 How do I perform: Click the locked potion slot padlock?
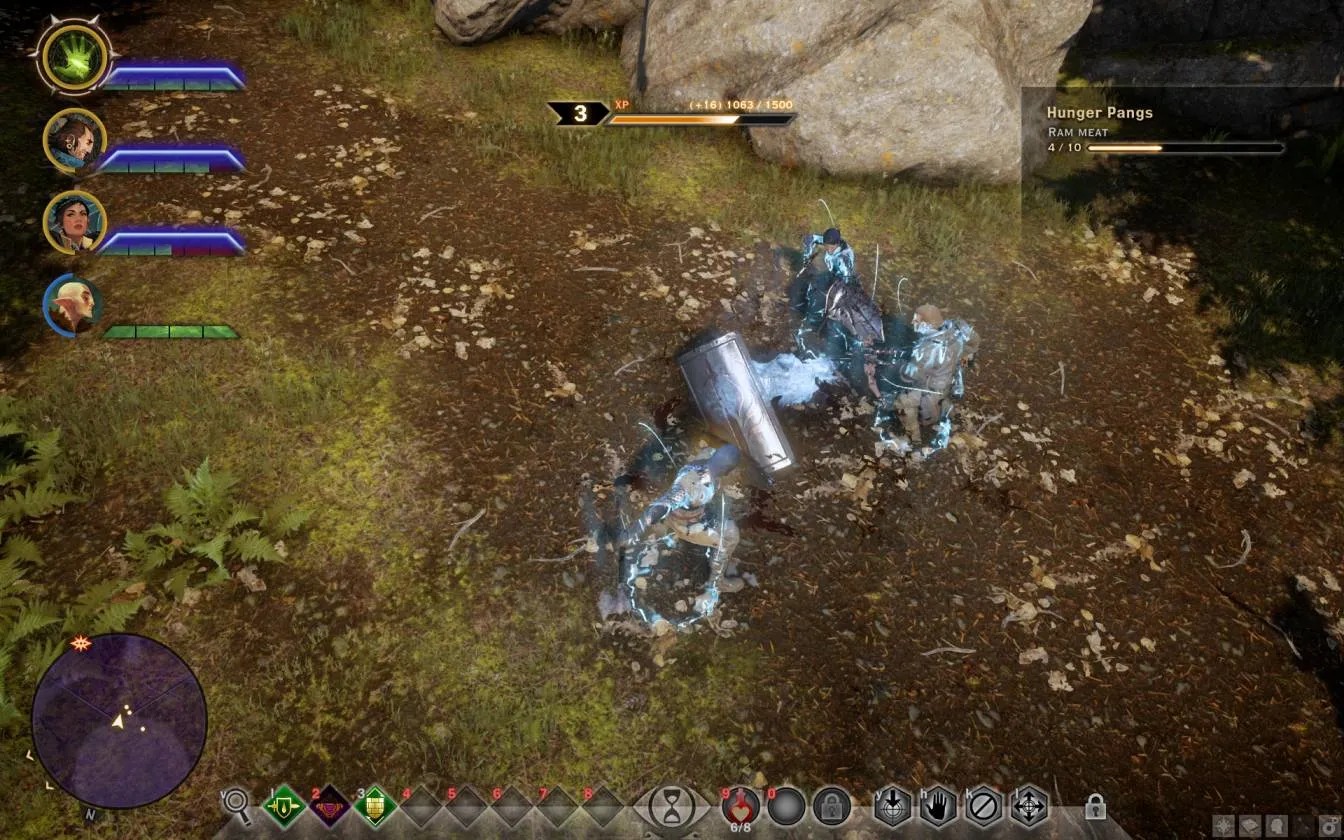[x=831, y=806]
